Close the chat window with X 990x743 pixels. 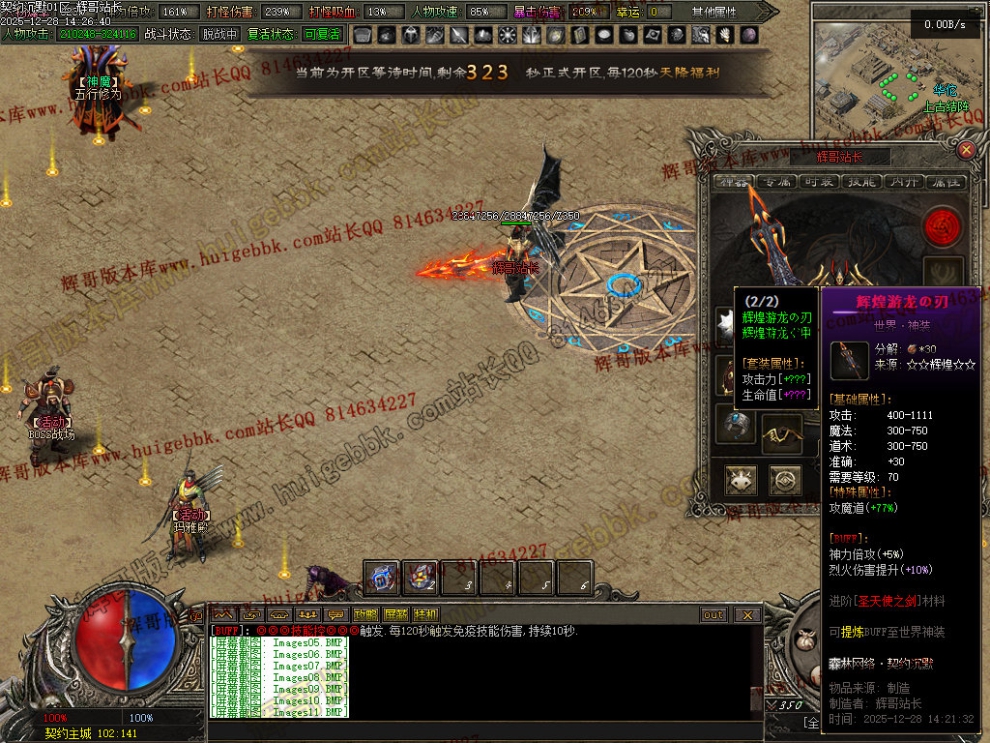(747, 615)
